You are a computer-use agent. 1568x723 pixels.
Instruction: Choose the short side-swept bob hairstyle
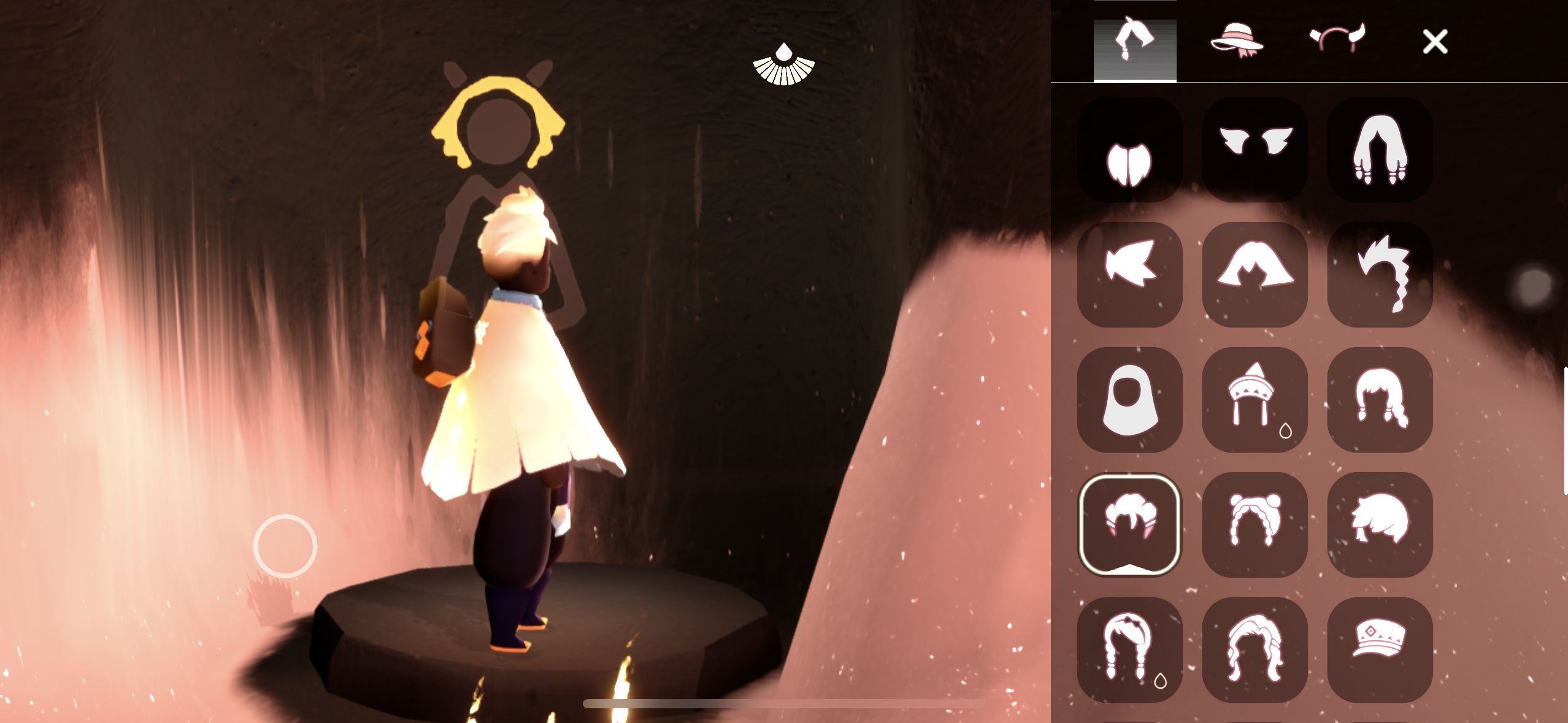tap(1380, 525)
